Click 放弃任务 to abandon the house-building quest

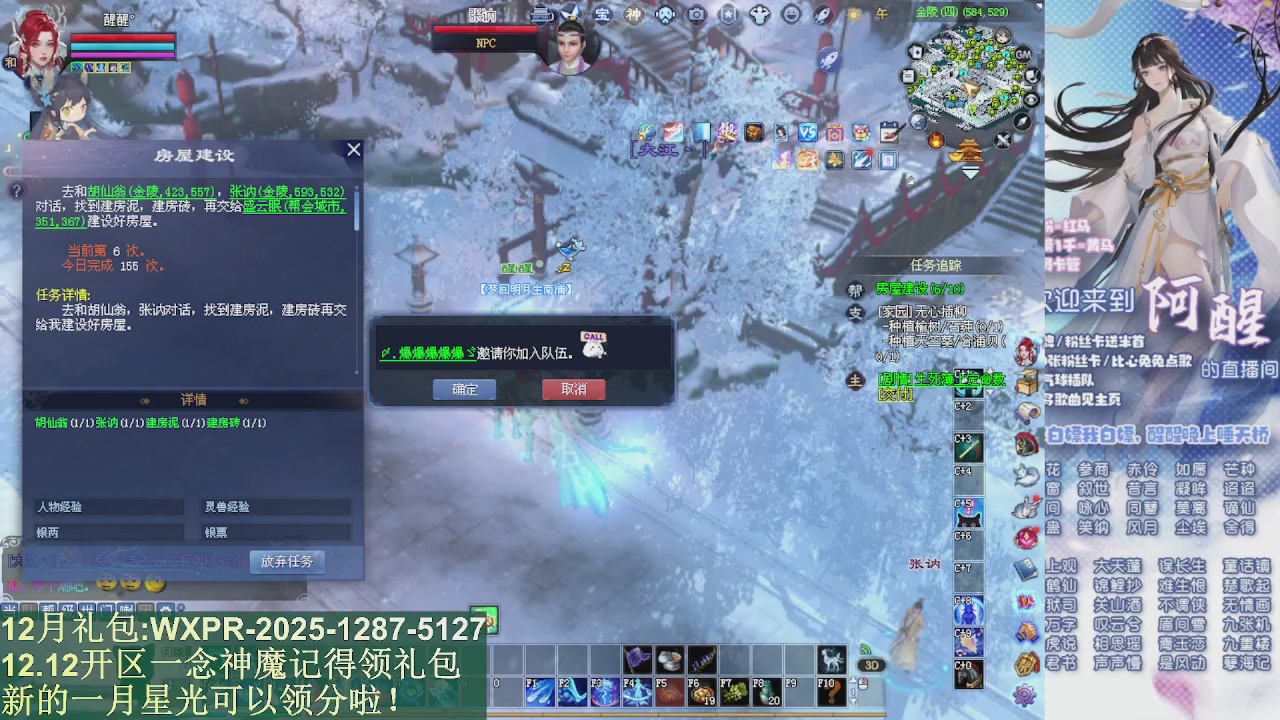tap(287, 561)
